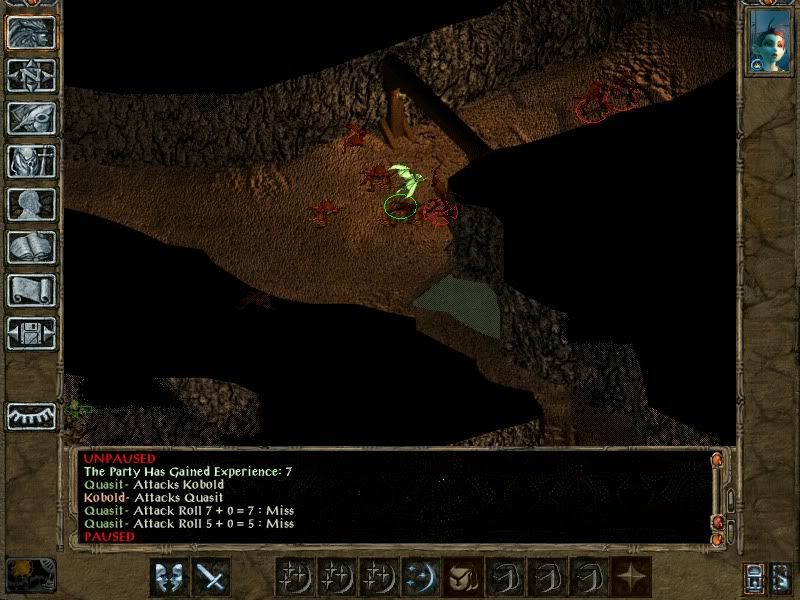Choose the talk action with mask icon

[168, 576]
